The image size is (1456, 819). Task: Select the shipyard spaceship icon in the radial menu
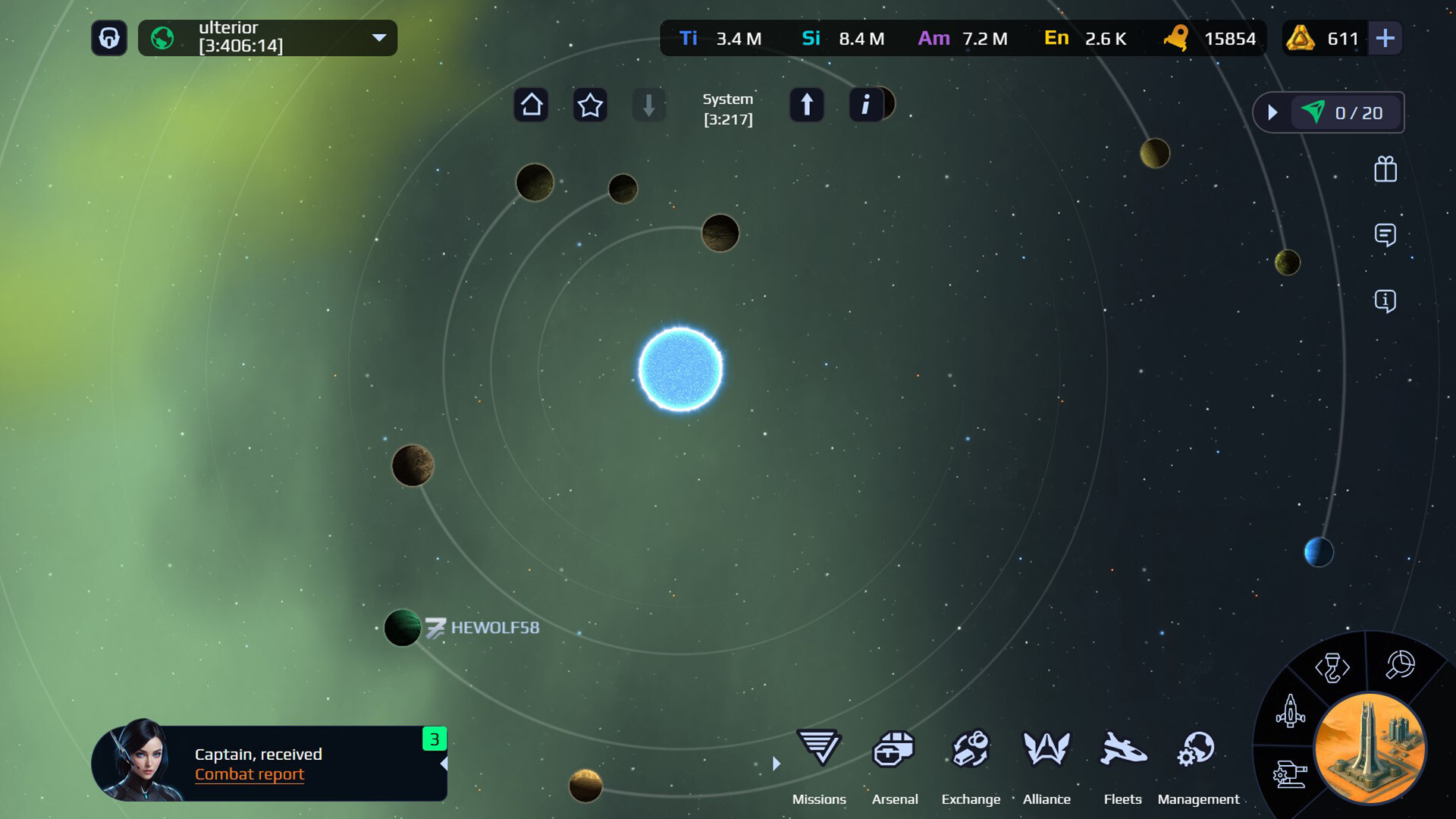click(1291, 713)
